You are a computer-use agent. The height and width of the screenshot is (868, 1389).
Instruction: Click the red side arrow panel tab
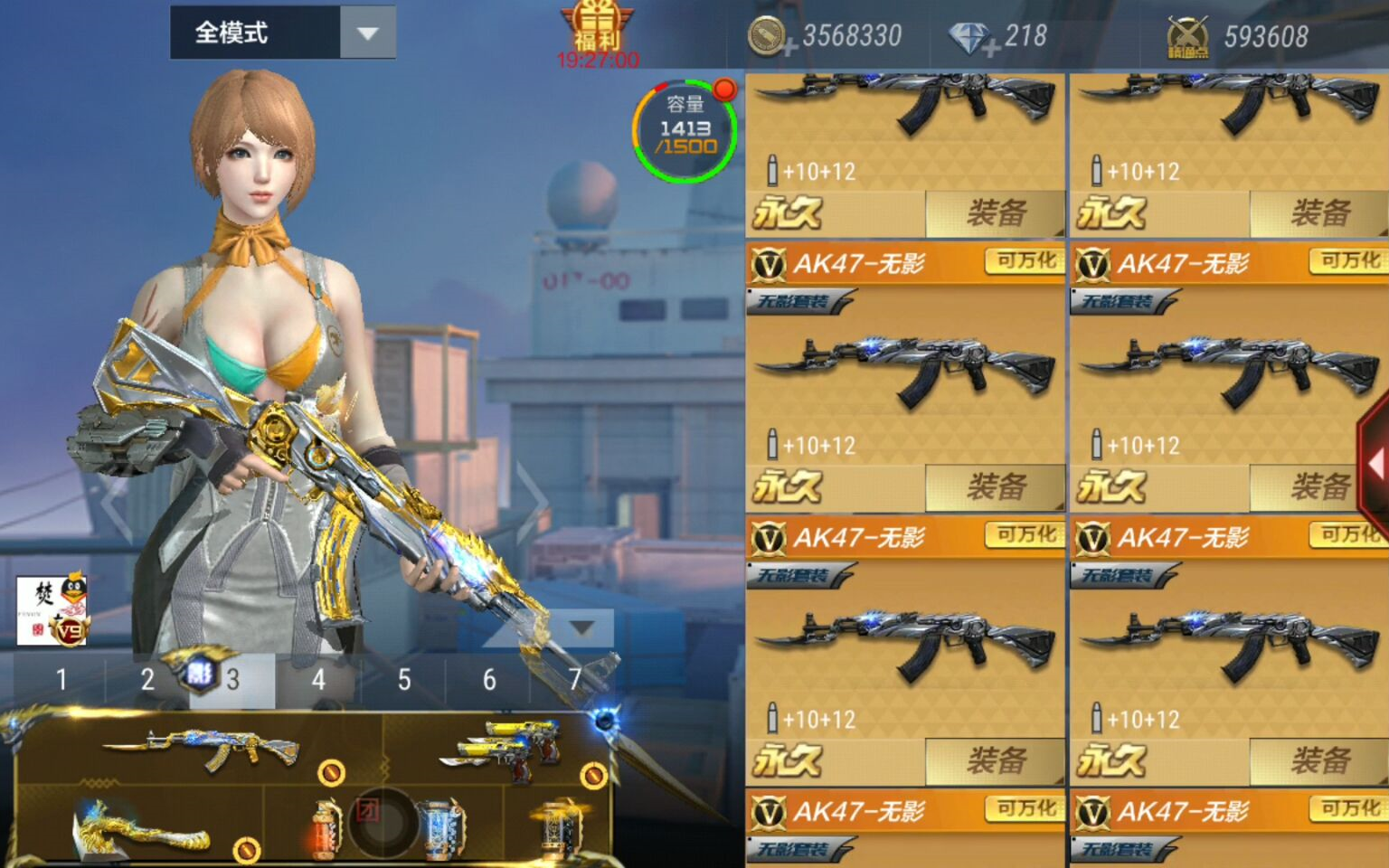point(1374,465)
